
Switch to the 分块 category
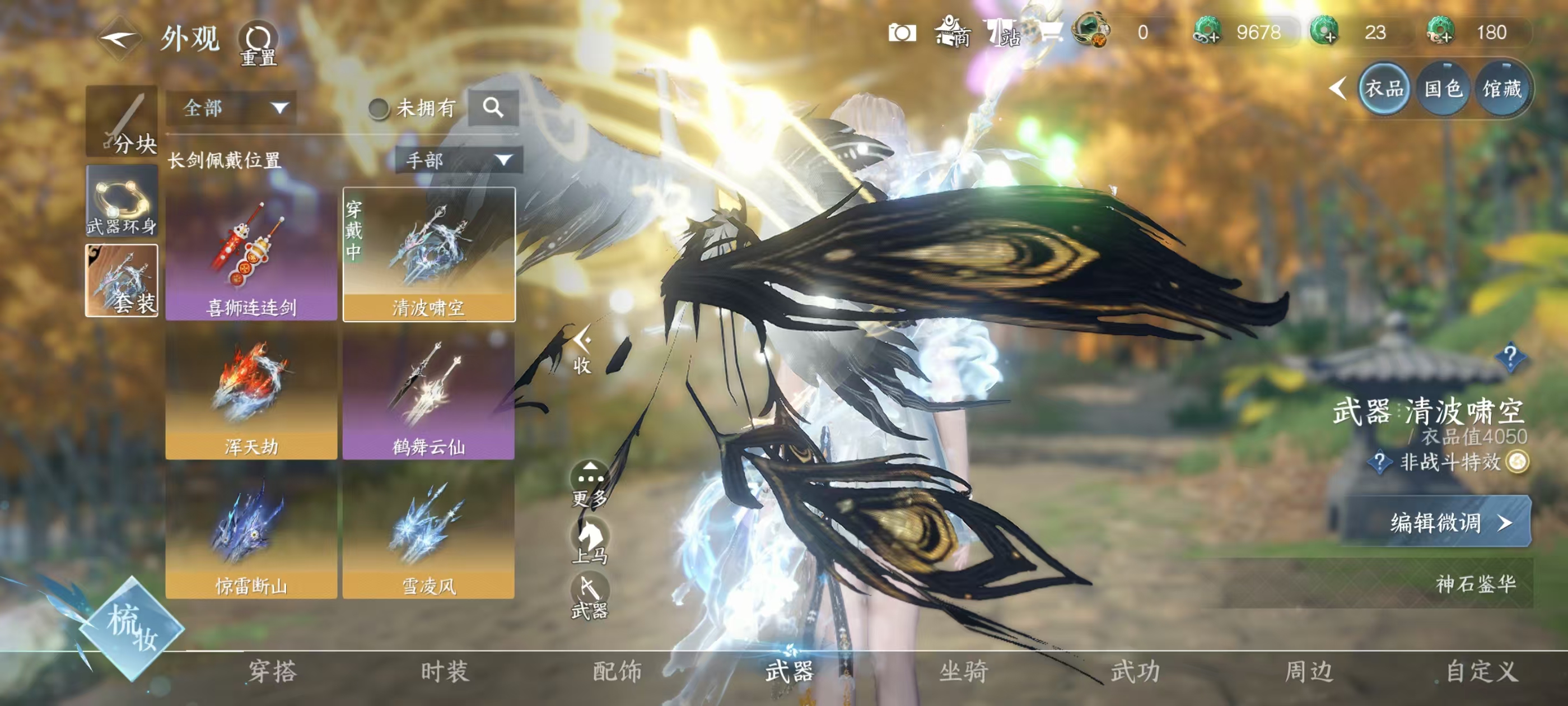pos(122,121)
